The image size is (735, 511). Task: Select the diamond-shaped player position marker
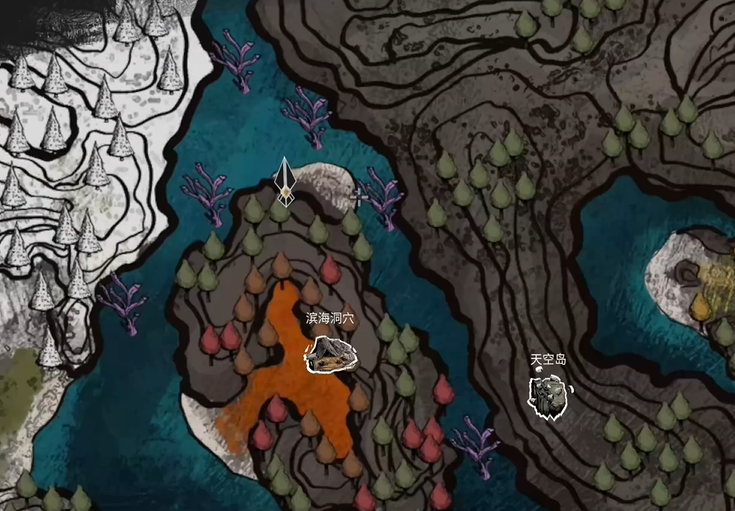click(285, 181)
